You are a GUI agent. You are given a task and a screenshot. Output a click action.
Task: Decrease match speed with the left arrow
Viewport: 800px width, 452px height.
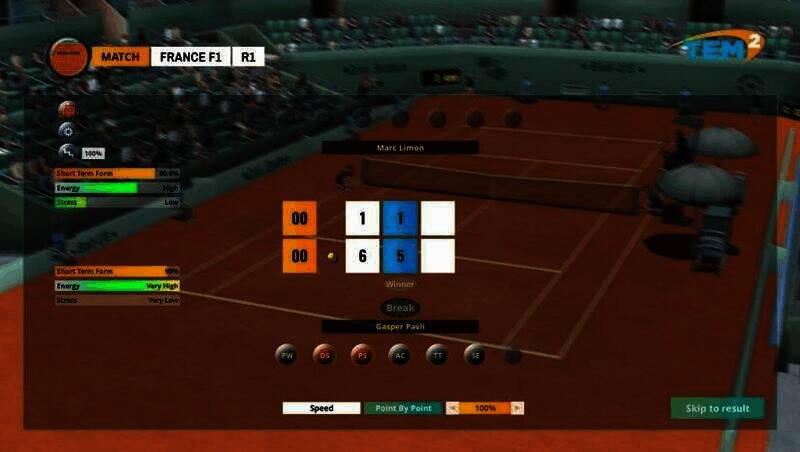(453, 408)
